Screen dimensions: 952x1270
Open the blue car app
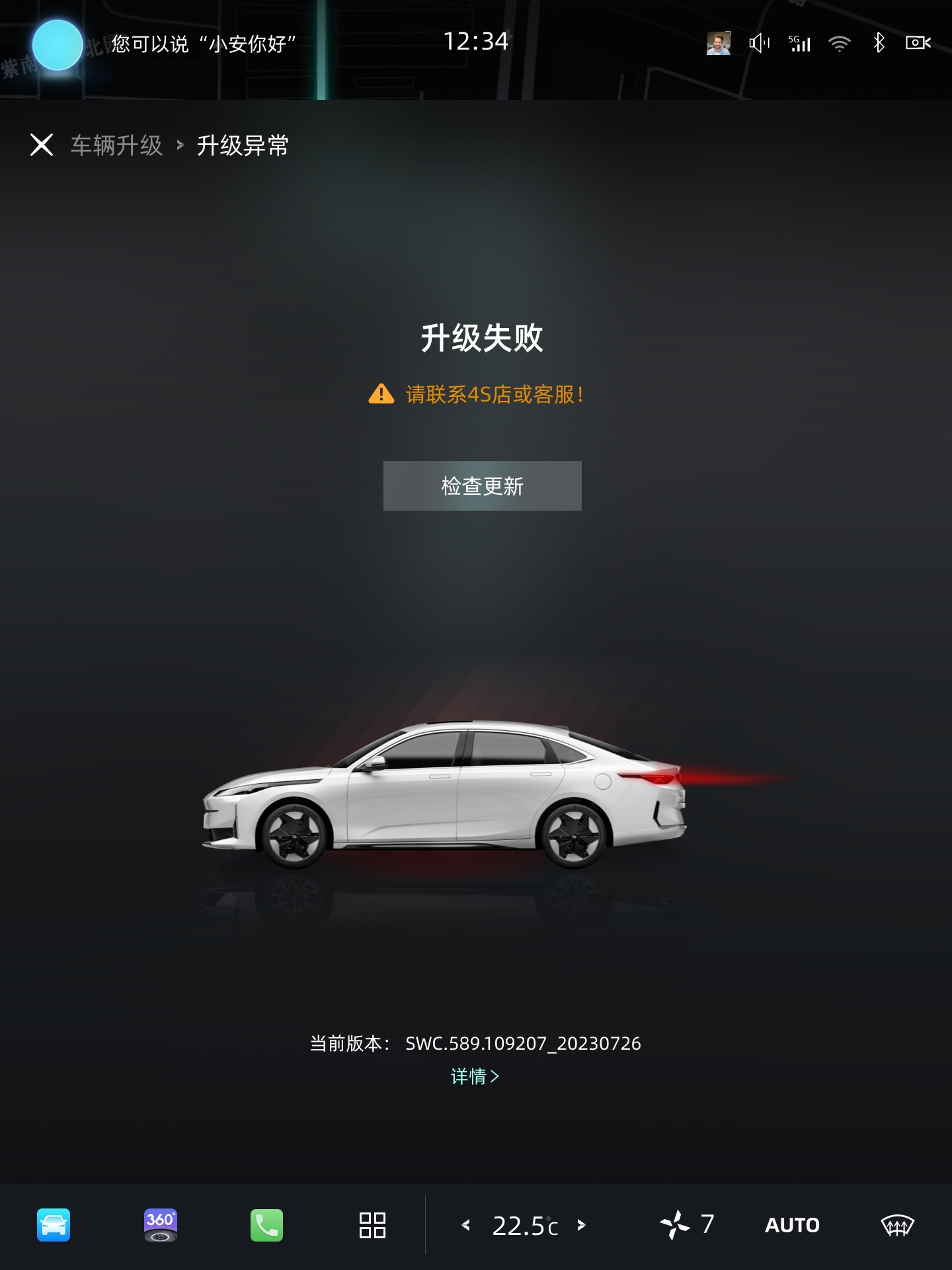click(x=54, y=1225)
